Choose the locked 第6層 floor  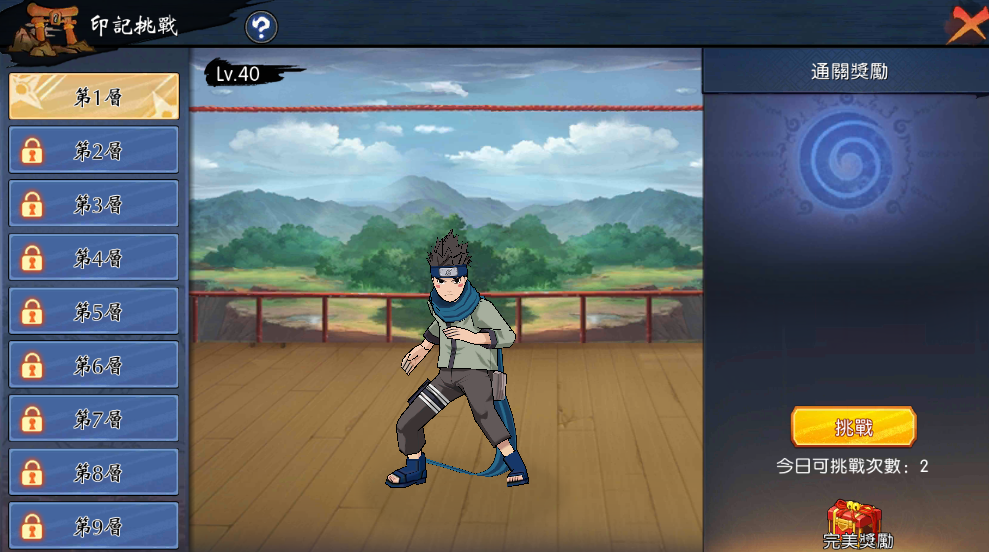94,366
